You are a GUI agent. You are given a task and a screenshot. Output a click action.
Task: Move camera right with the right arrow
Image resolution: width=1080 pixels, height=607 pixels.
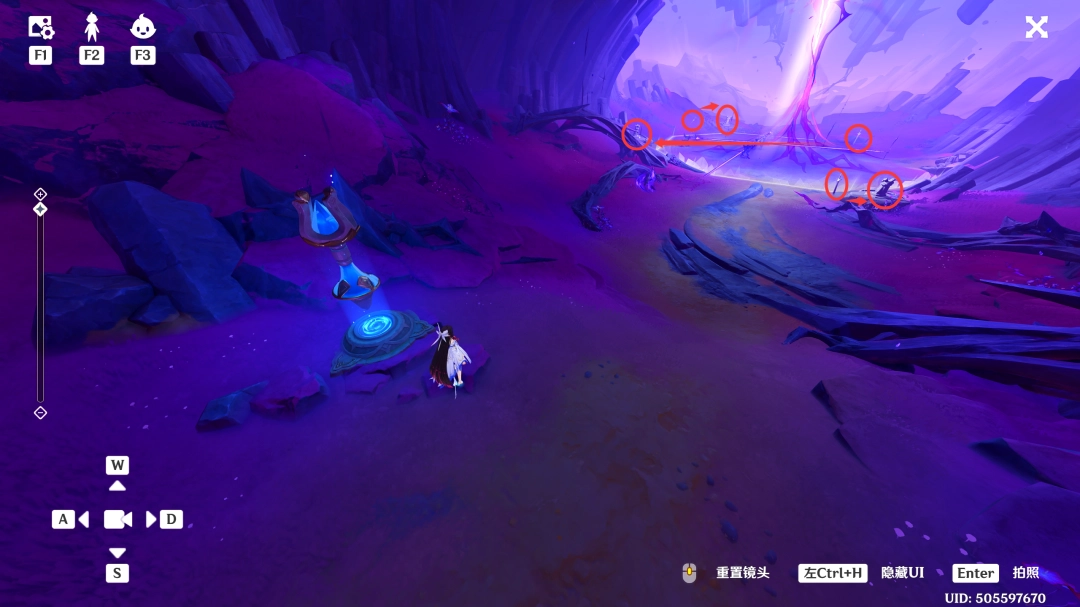click(151, 519)
